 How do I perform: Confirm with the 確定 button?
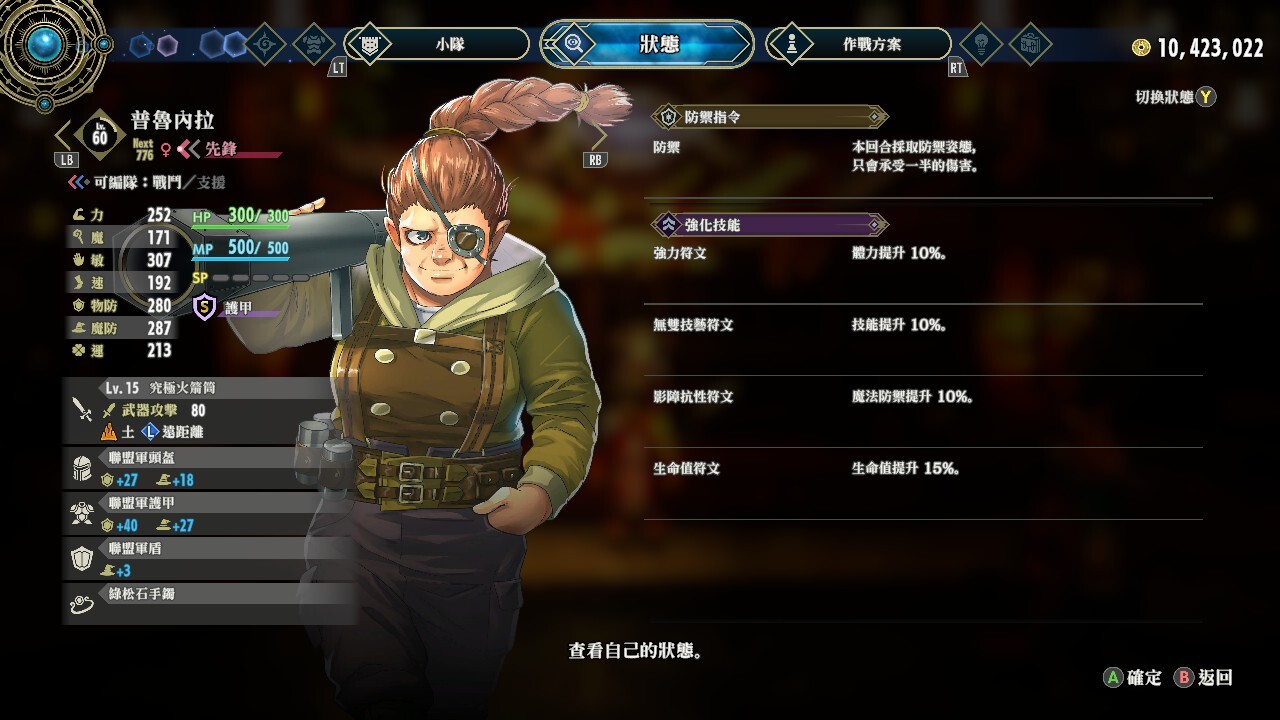1132,678
